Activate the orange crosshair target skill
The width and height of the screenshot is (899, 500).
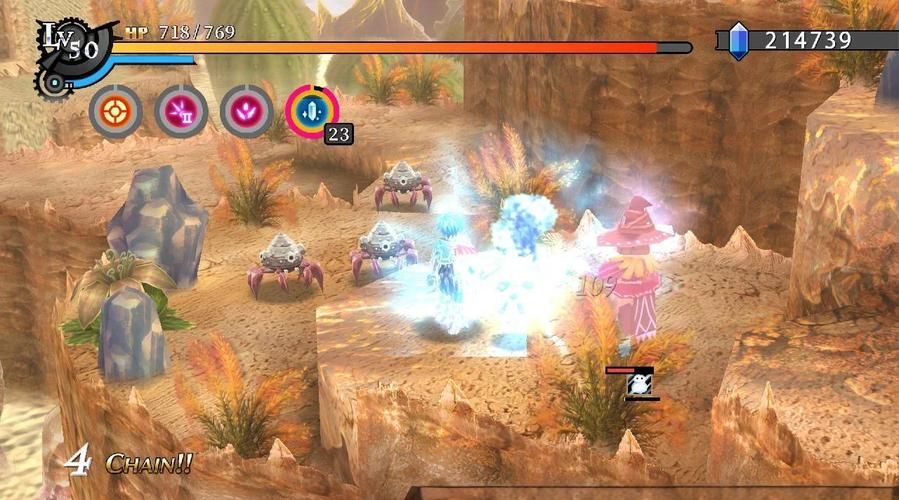[x=115, y=111]
